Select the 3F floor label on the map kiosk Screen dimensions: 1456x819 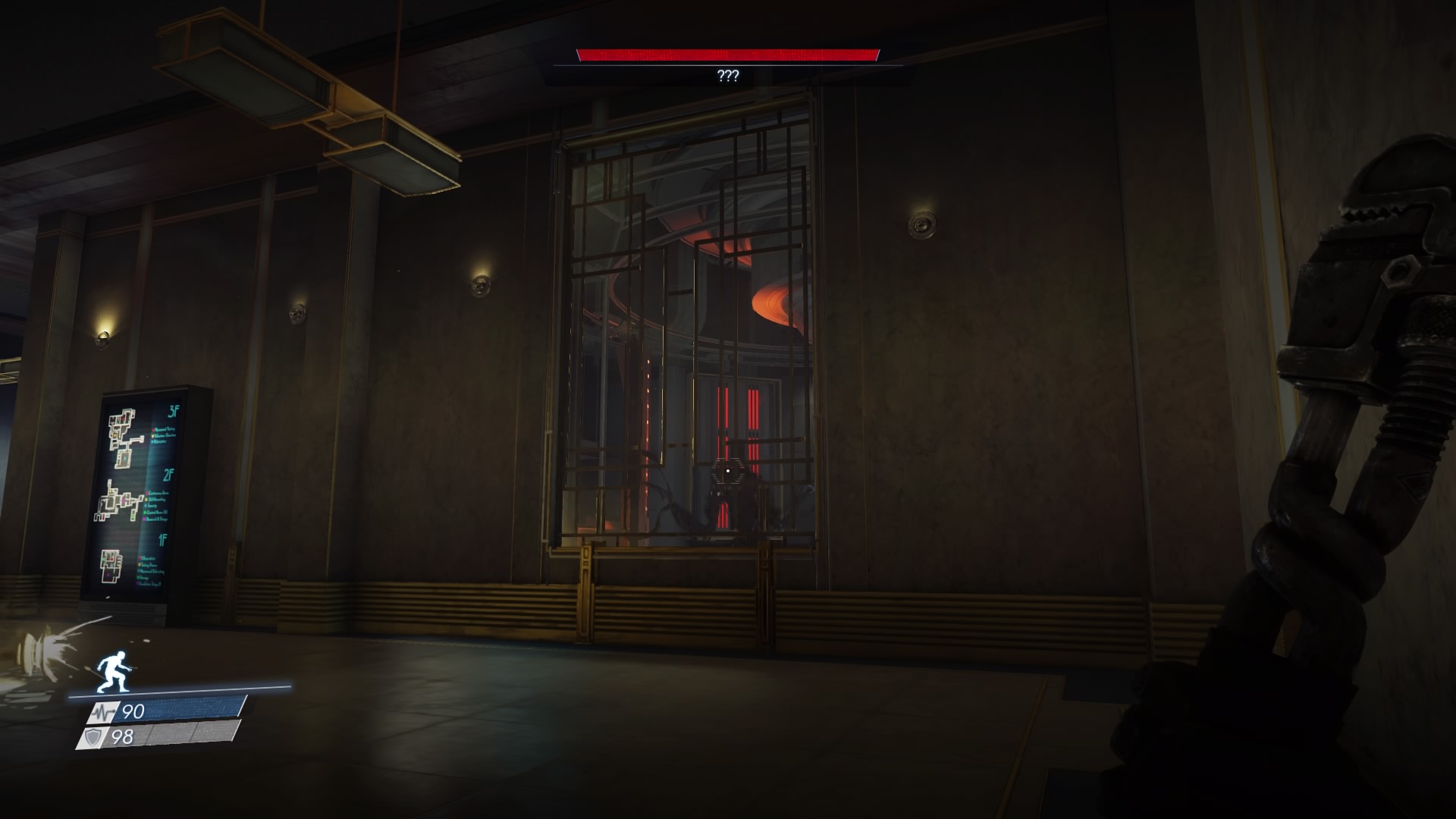click(x=174, y=410)
